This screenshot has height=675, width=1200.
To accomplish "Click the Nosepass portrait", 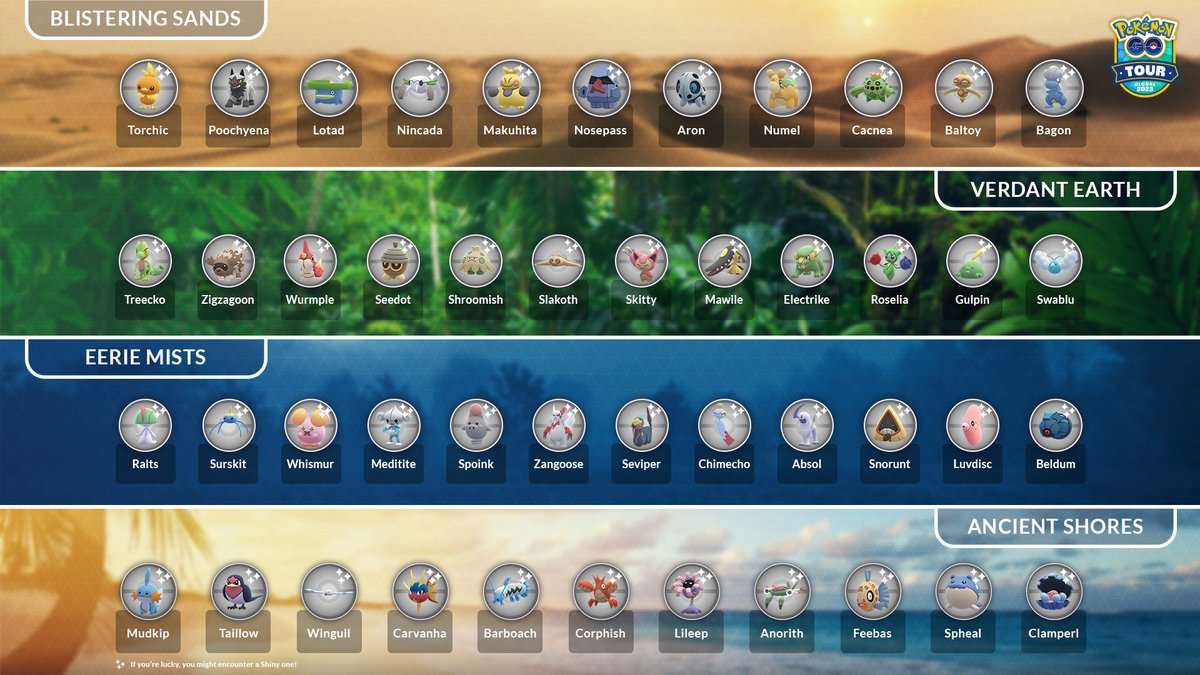I will click(600, 88).
